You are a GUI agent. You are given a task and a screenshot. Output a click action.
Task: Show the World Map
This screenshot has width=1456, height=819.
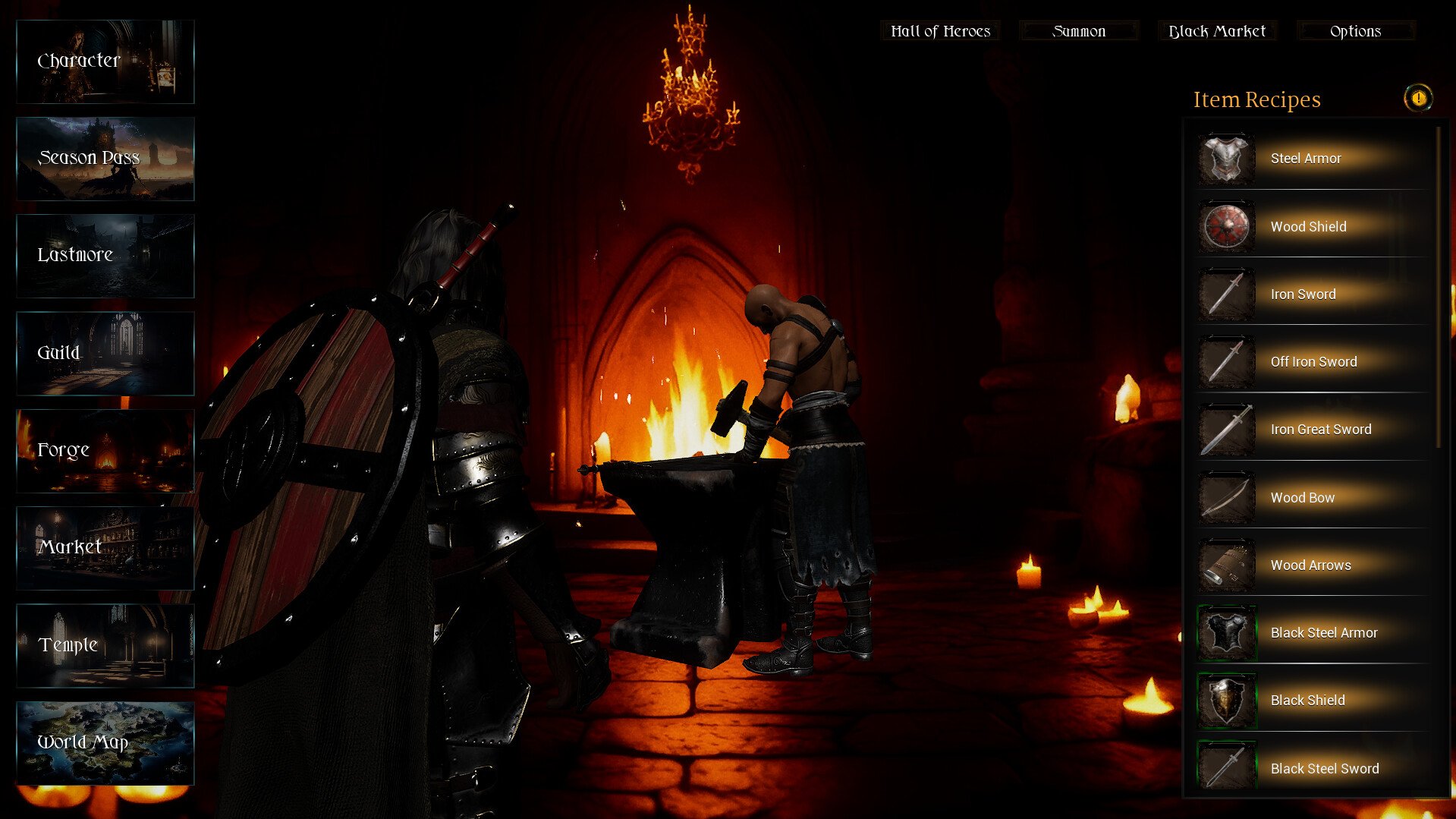click(105, 742)
